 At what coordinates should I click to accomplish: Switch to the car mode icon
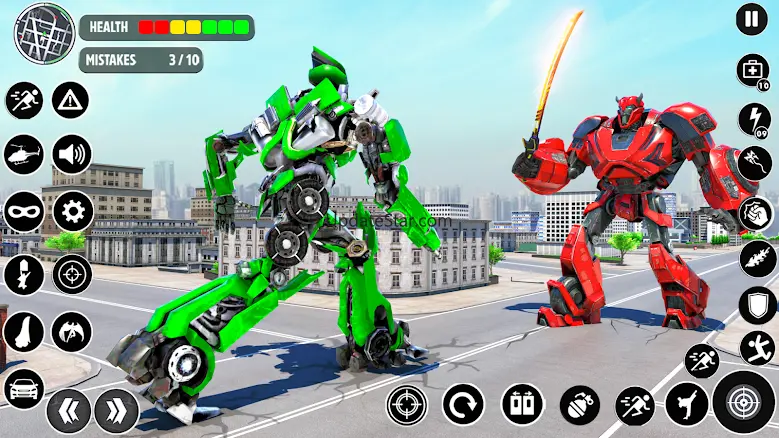point(23,388)
